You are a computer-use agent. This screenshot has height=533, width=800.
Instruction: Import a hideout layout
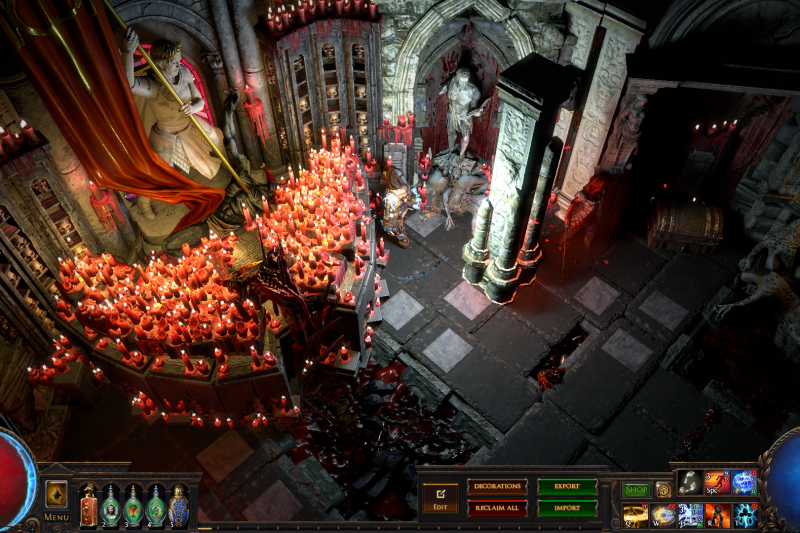point(567,508)
